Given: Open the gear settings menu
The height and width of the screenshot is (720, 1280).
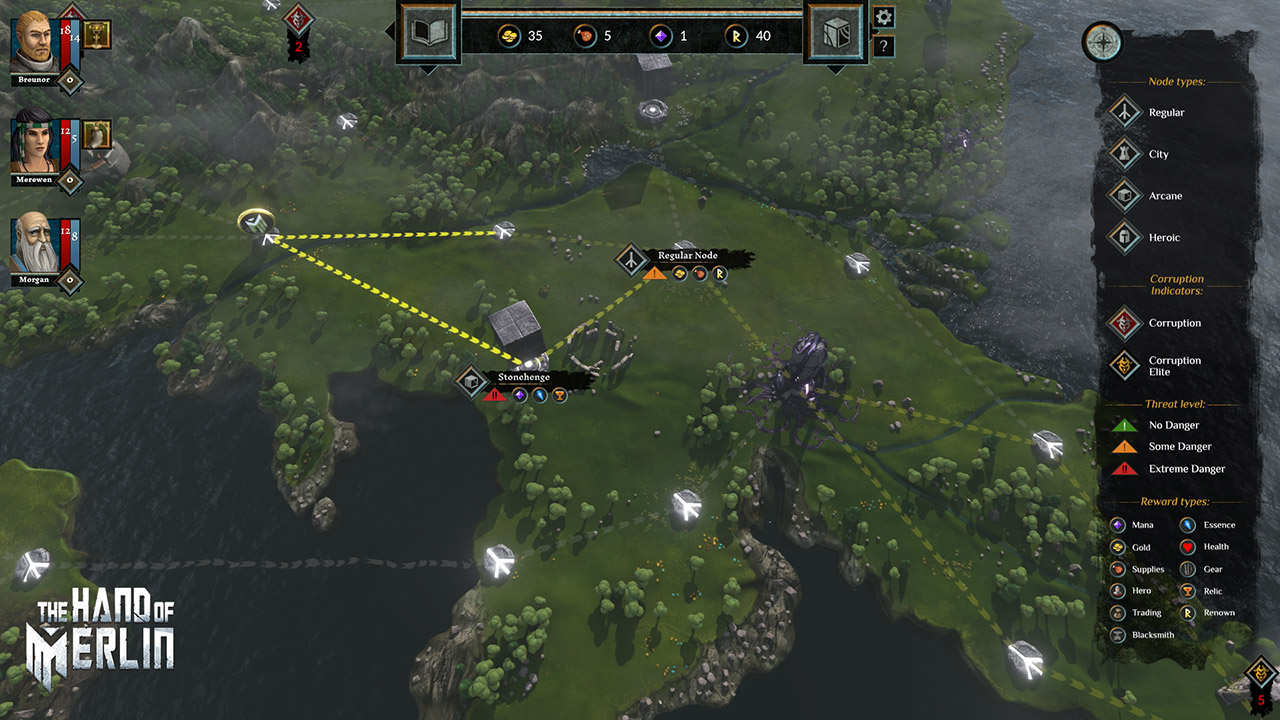Looking at the screenshot, I should click(884, 17).
